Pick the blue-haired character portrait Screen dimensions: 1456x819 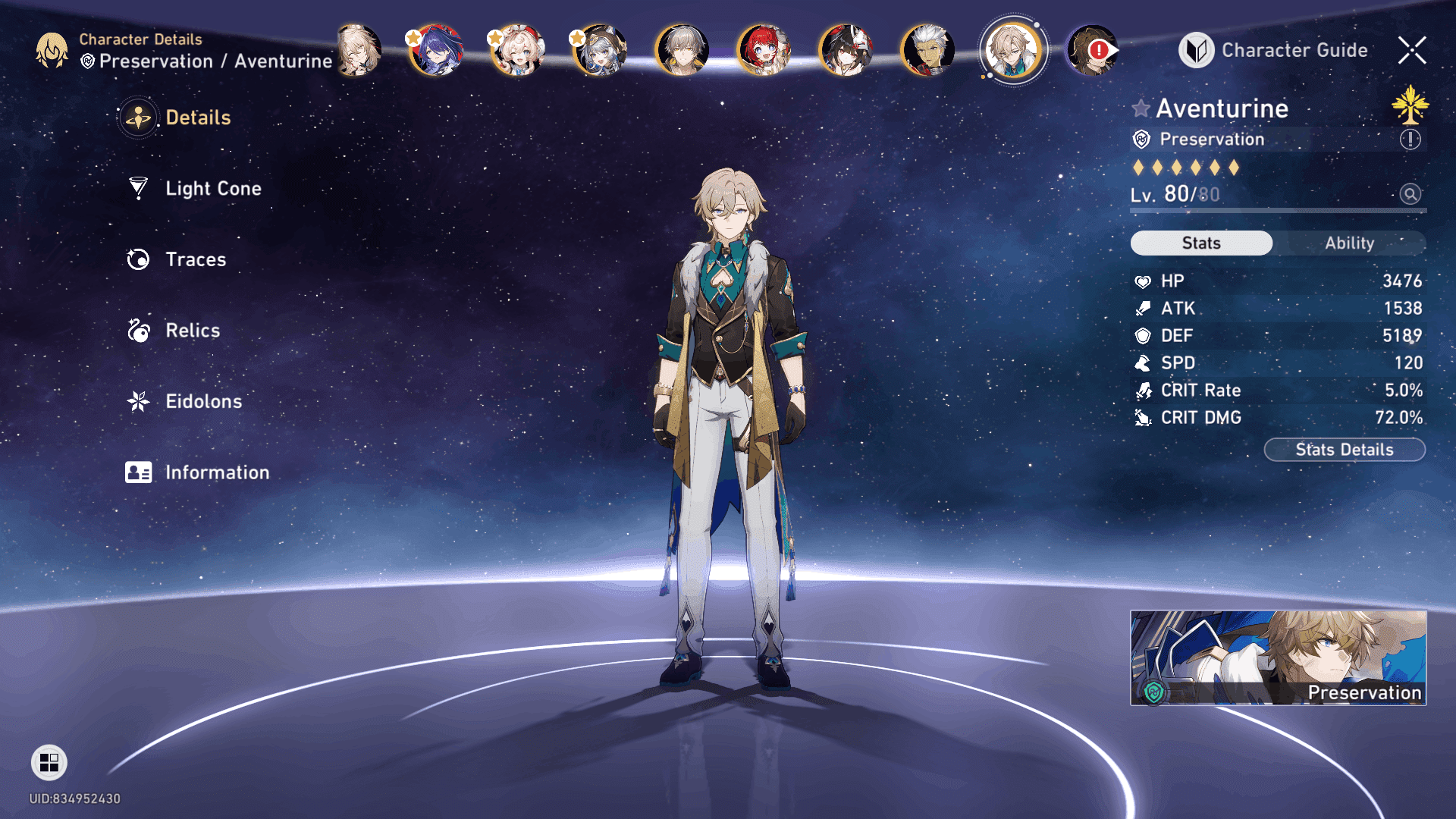pos(436,51)
